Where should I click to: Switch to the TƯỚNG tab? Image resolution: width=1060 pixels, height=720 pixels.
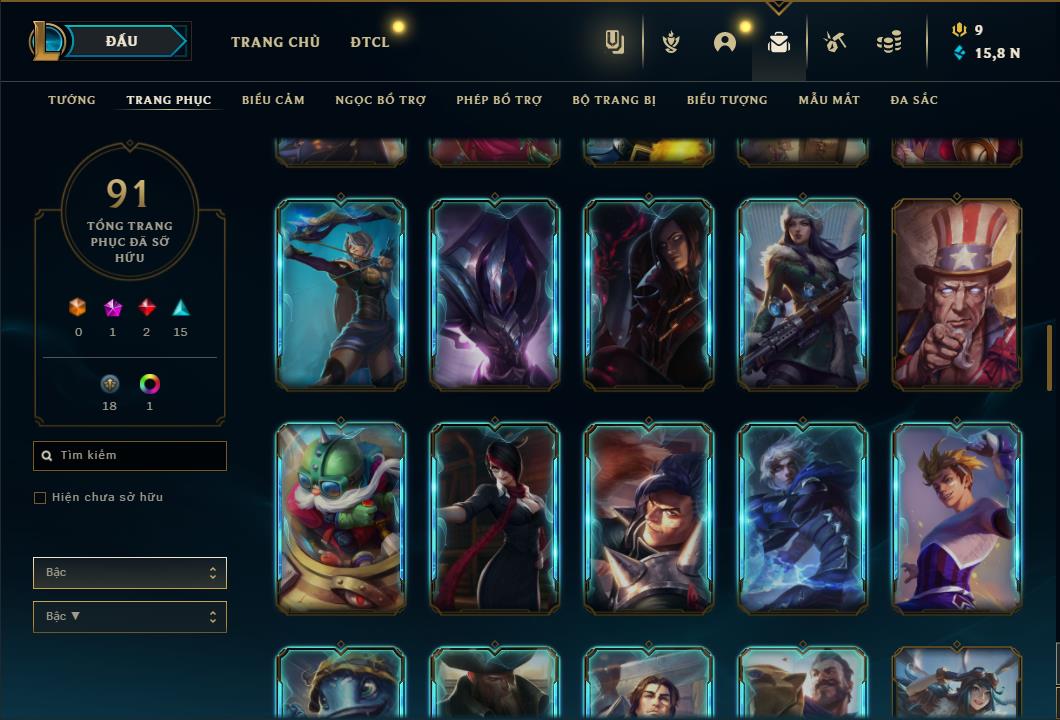tap(72, 100)
